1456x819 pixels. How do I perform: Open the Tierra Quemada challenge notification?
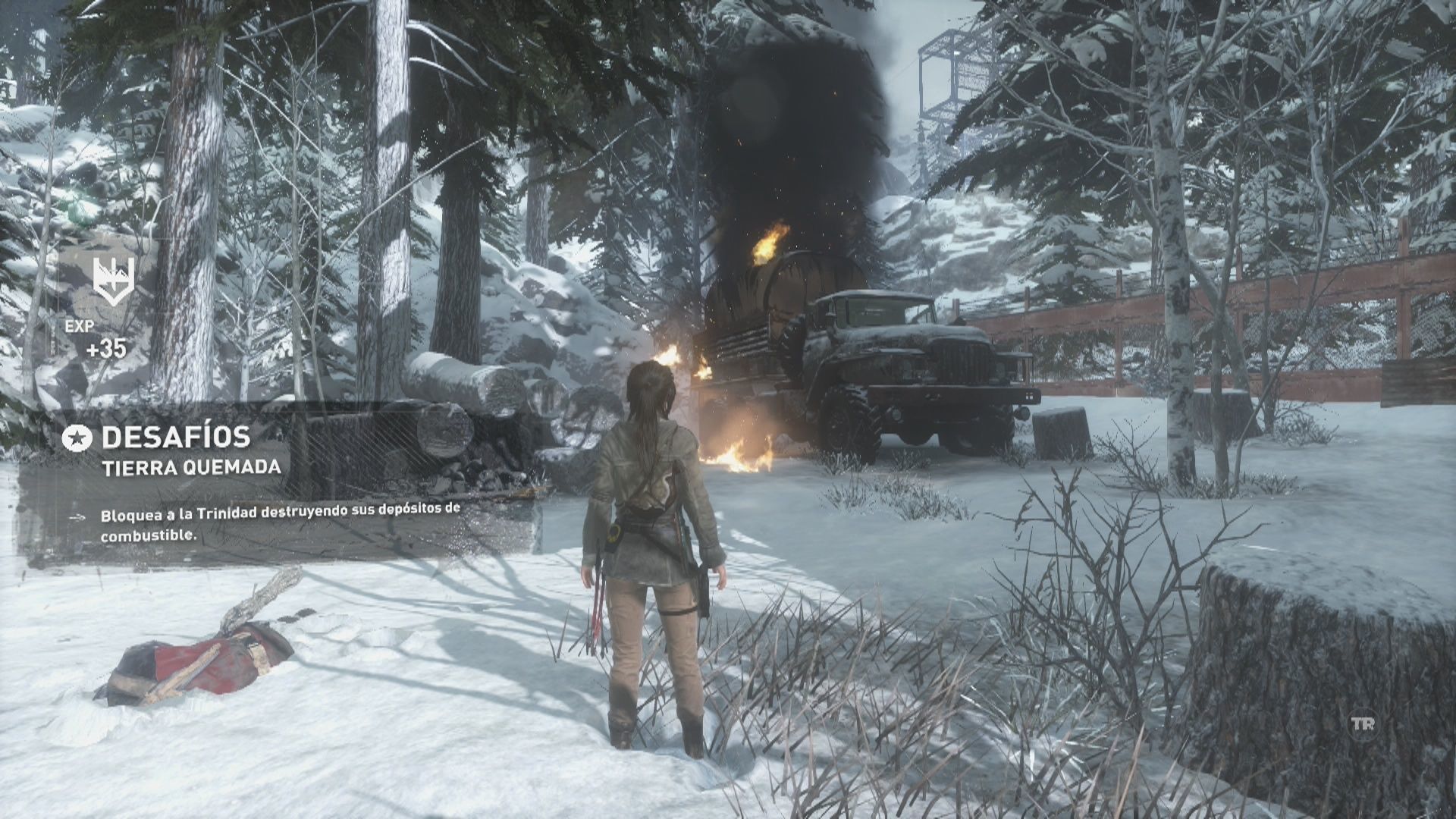[x=191, y=467]
